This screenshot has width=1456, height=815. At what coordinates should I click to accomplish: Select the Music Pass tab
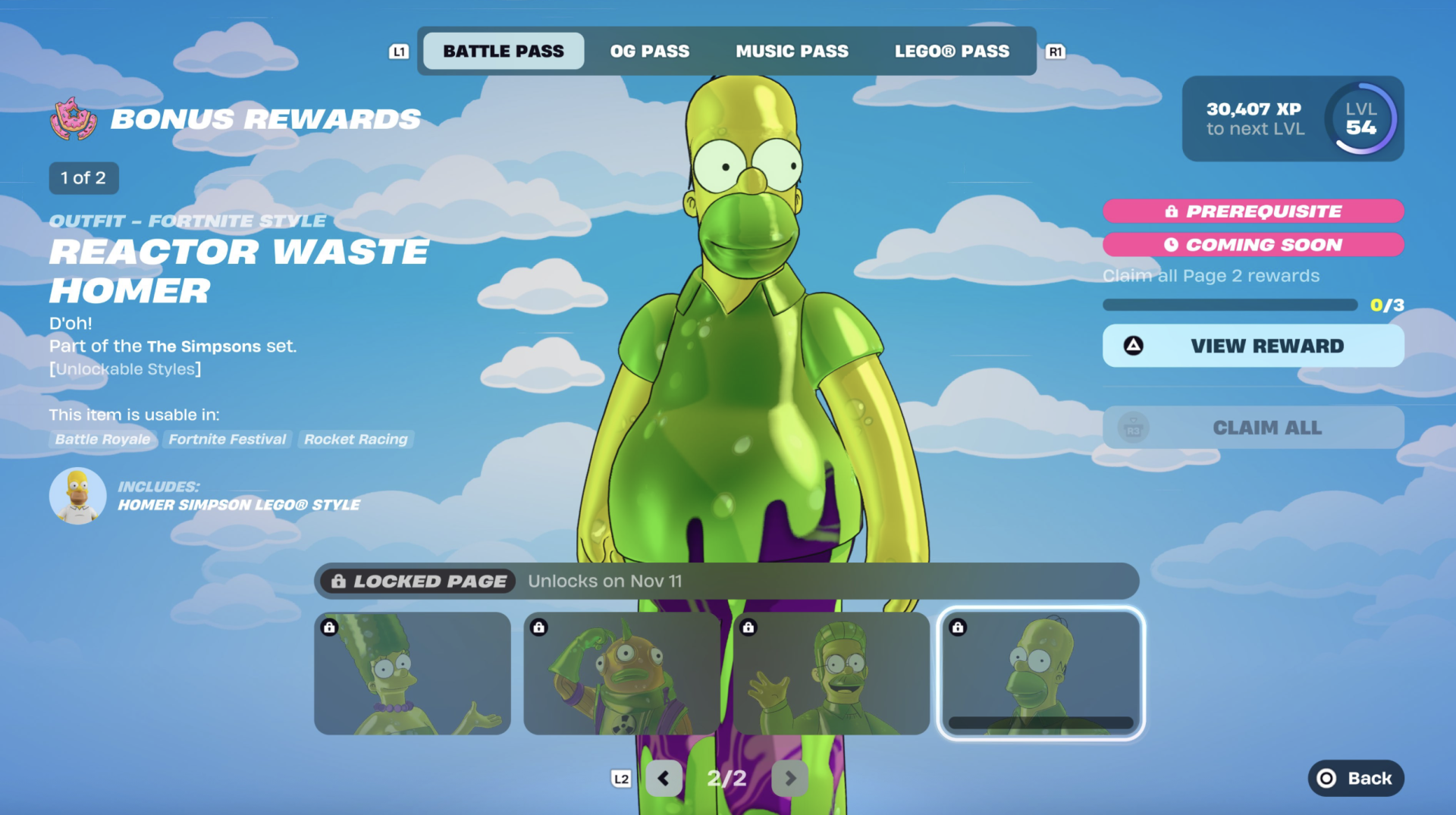(792, 51)
